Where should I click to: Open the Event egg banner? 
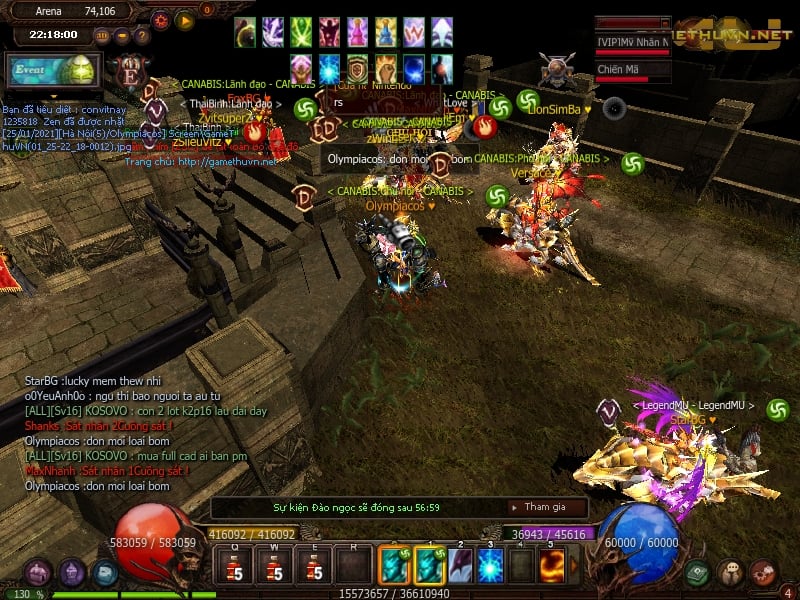coord(54,69)
